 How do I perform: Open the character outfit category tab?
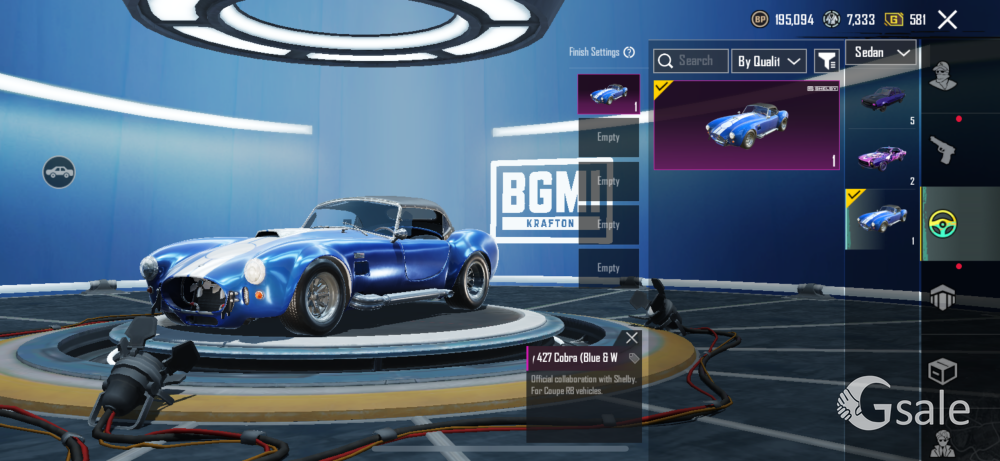940,76
